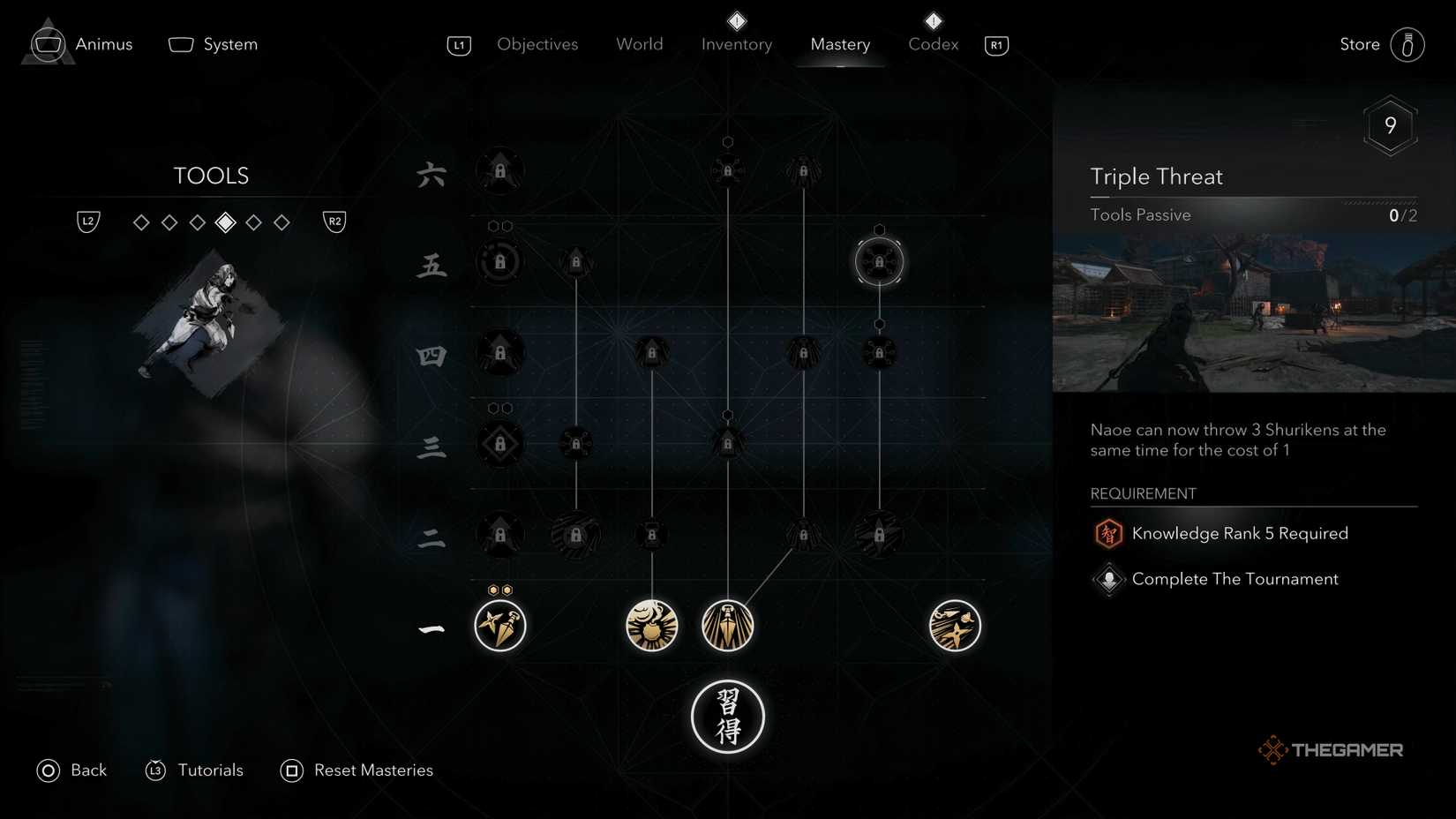Screen dimensions: 1456x819
Task: Select the rightmost Shuriken throw mastery node
Action: tap(955, 627)
